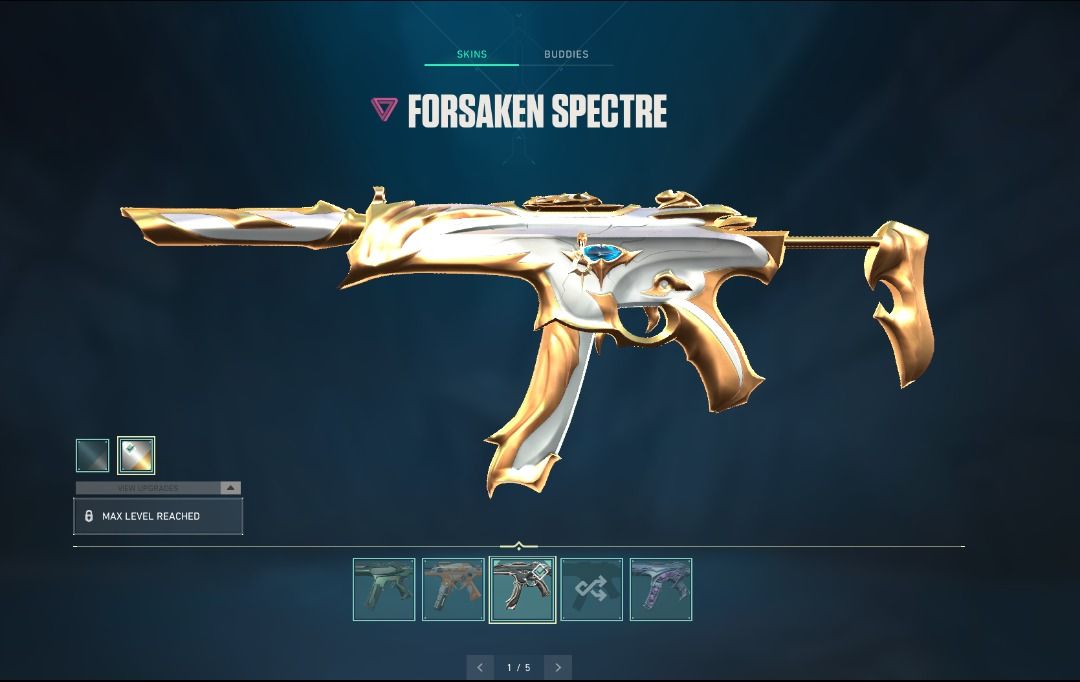Choose the white and gold variant swatch
The height and width of the screenshot is (682, 1080).
(x=136, y=455)
